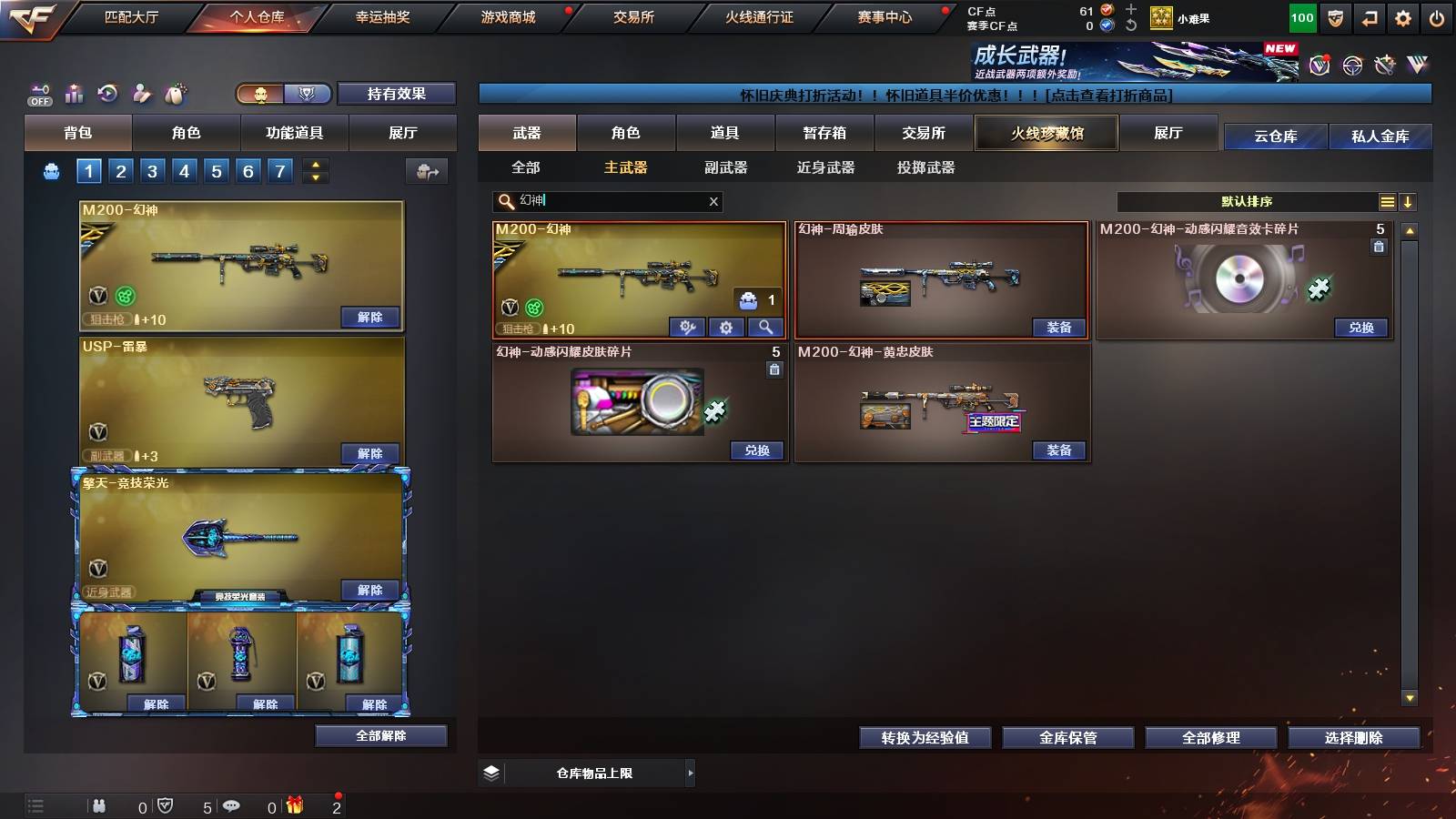Switch to the 火线珍藏馆 tab
Image resolution: width=1456 pixels, height=819 pixels.
point(1046,133)
